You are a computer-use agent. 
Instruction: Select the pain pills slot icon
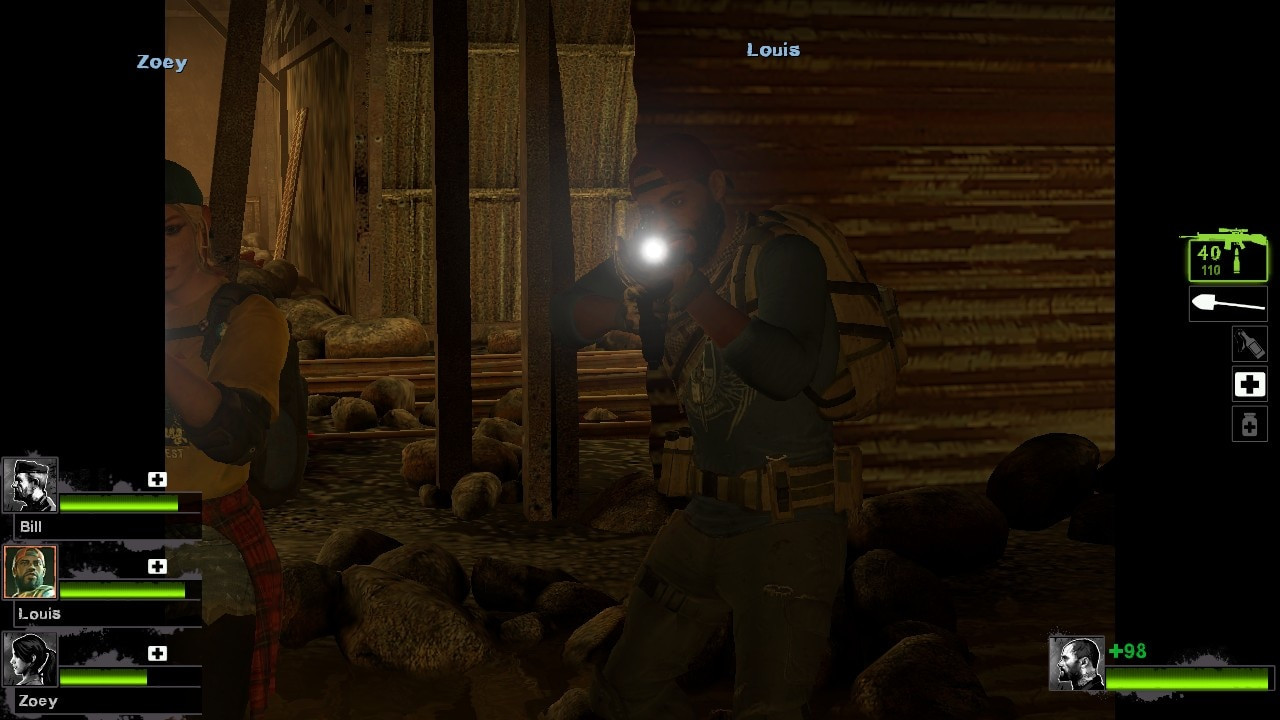pos(1249,424)
